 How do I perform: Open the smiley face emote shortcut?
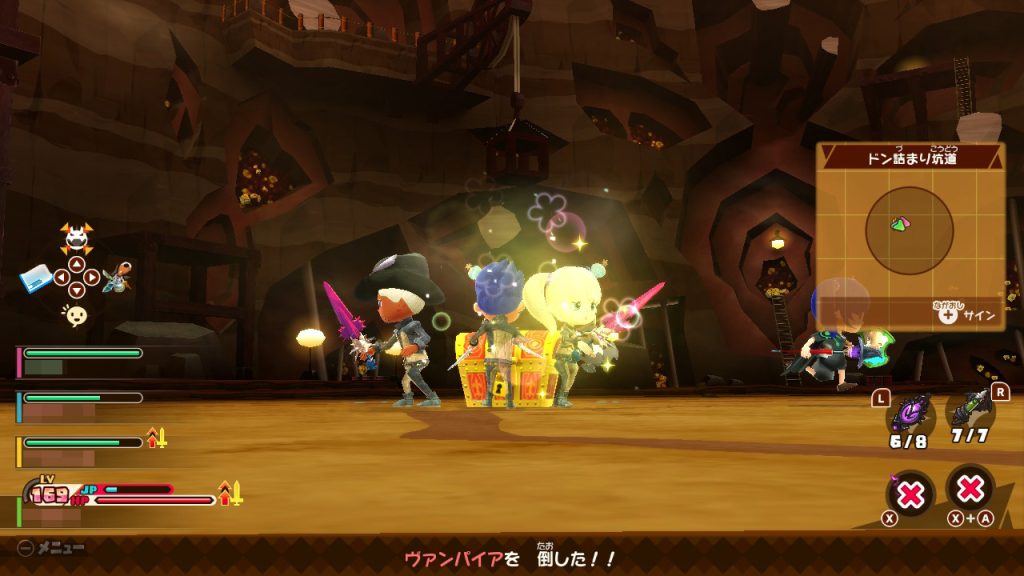pos(76,316)
